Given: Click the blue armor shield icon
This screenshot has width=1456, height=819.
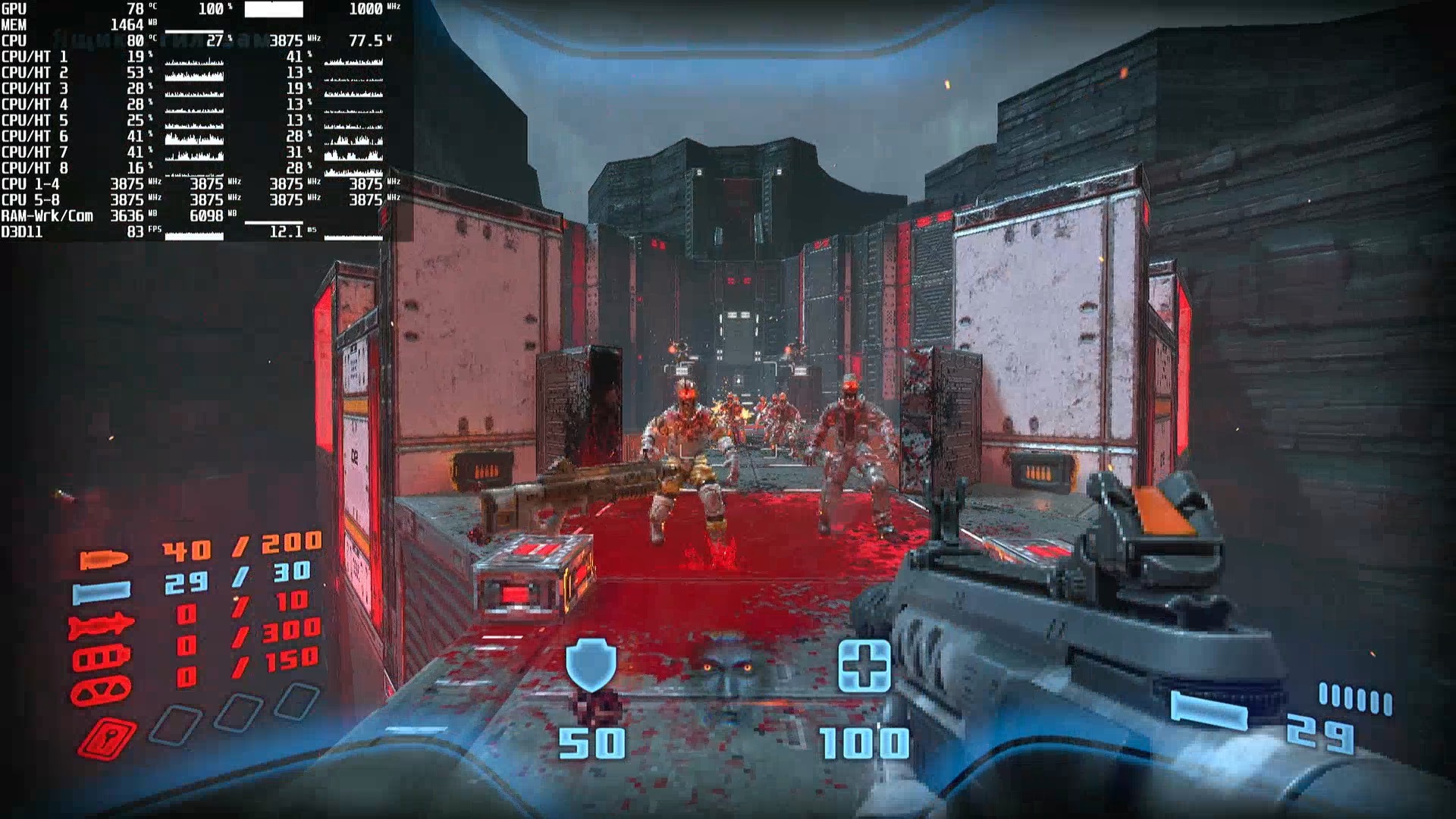Looking at the screenshot, I should (x=591, y=665).
